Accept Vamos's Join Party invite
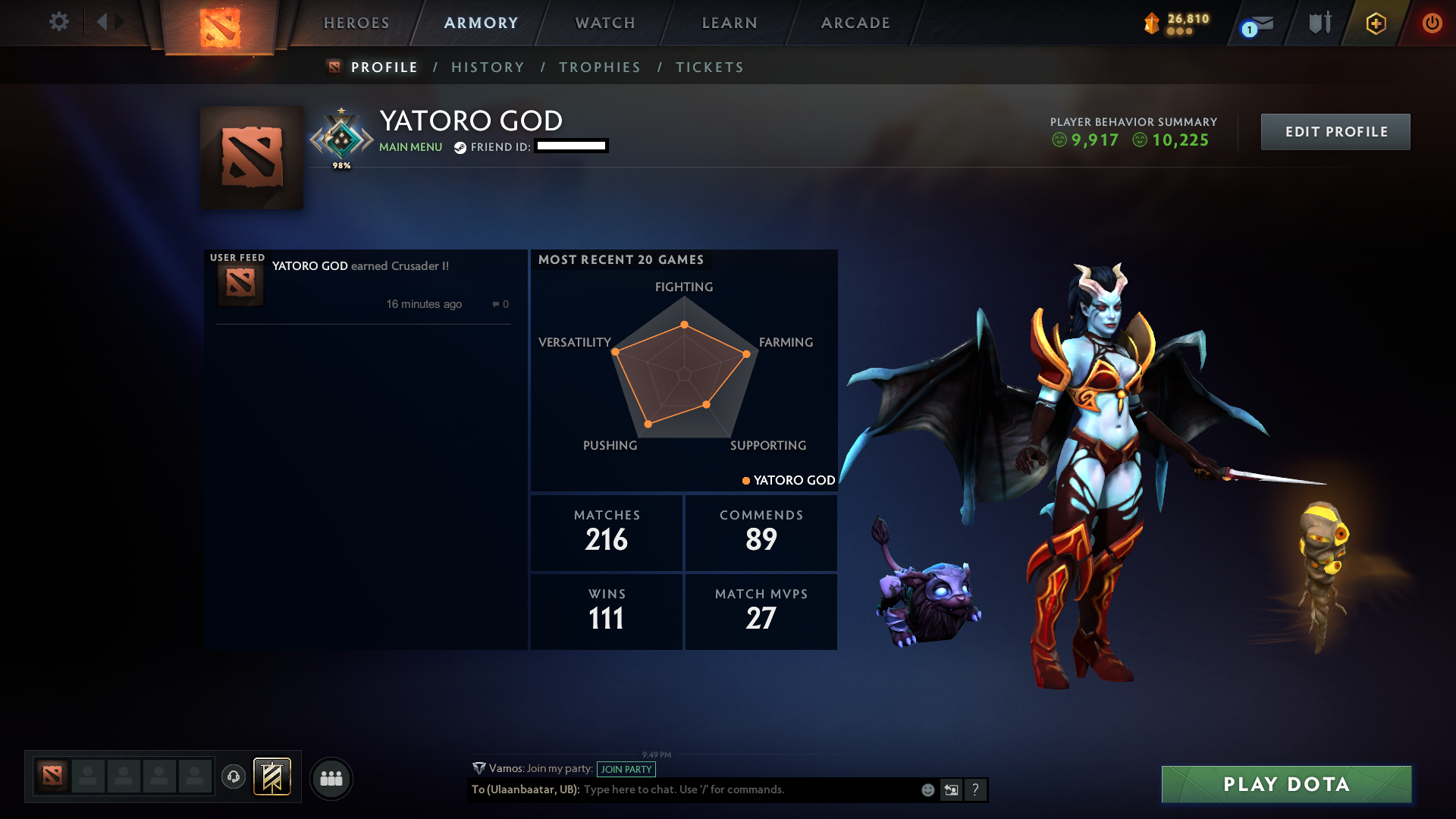The image size is (1456, 819). (626, 769)
